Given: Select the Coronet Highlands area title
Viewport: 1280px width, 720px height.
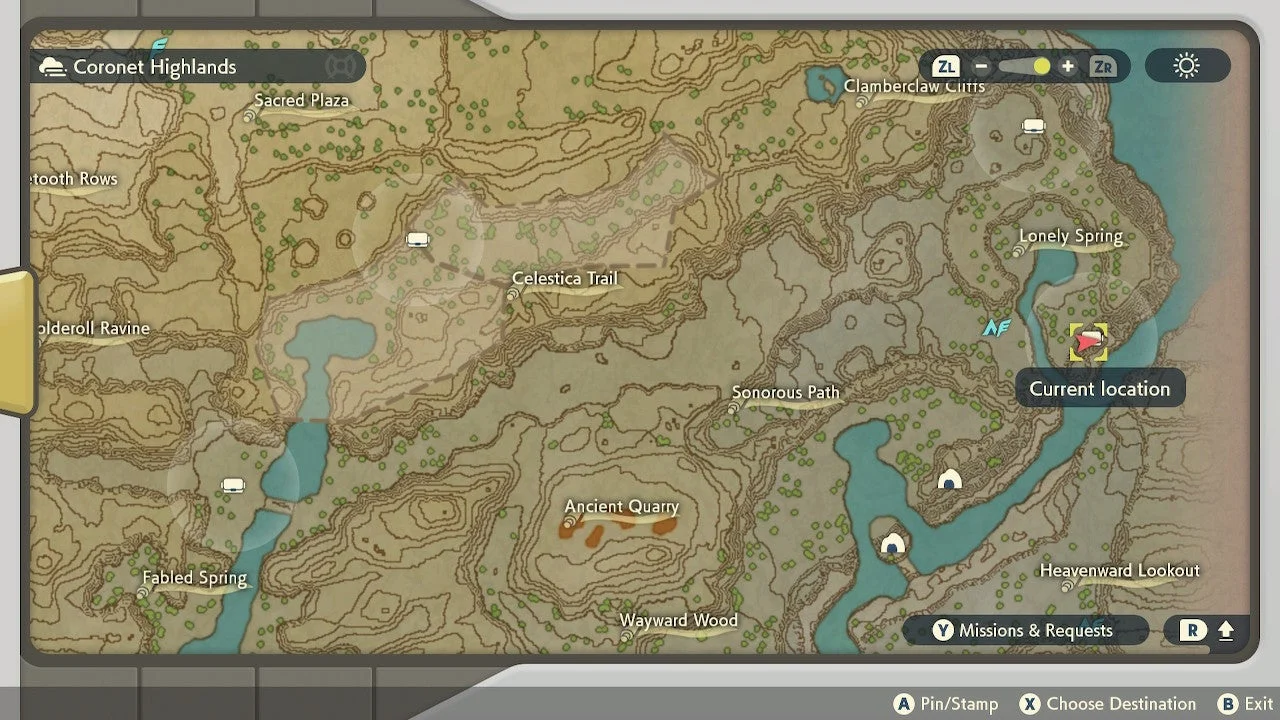Looking at the screenshot, I should click(x=154, y=67).
